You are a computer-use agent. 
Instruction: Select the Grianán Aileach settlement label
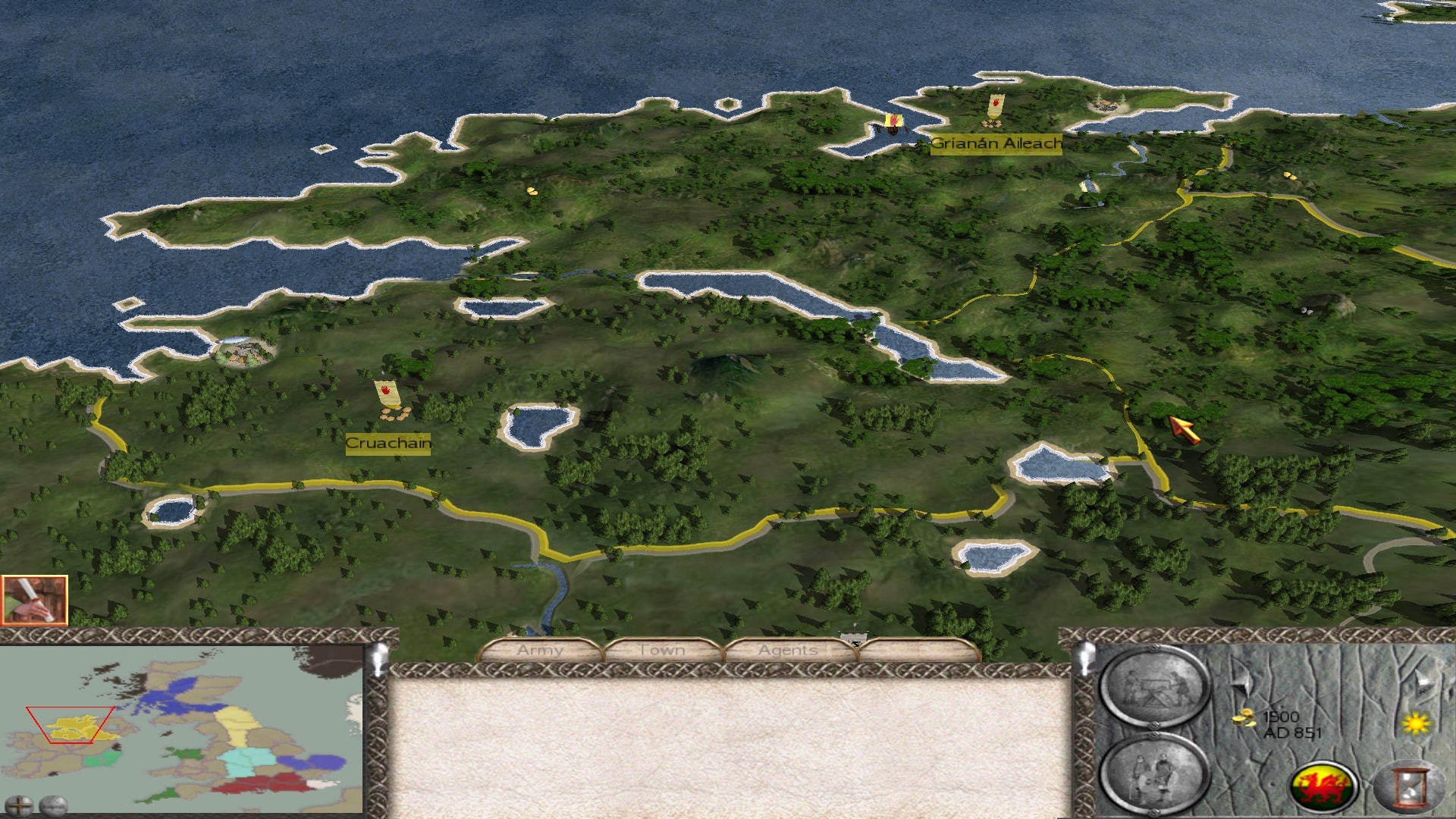996,143
